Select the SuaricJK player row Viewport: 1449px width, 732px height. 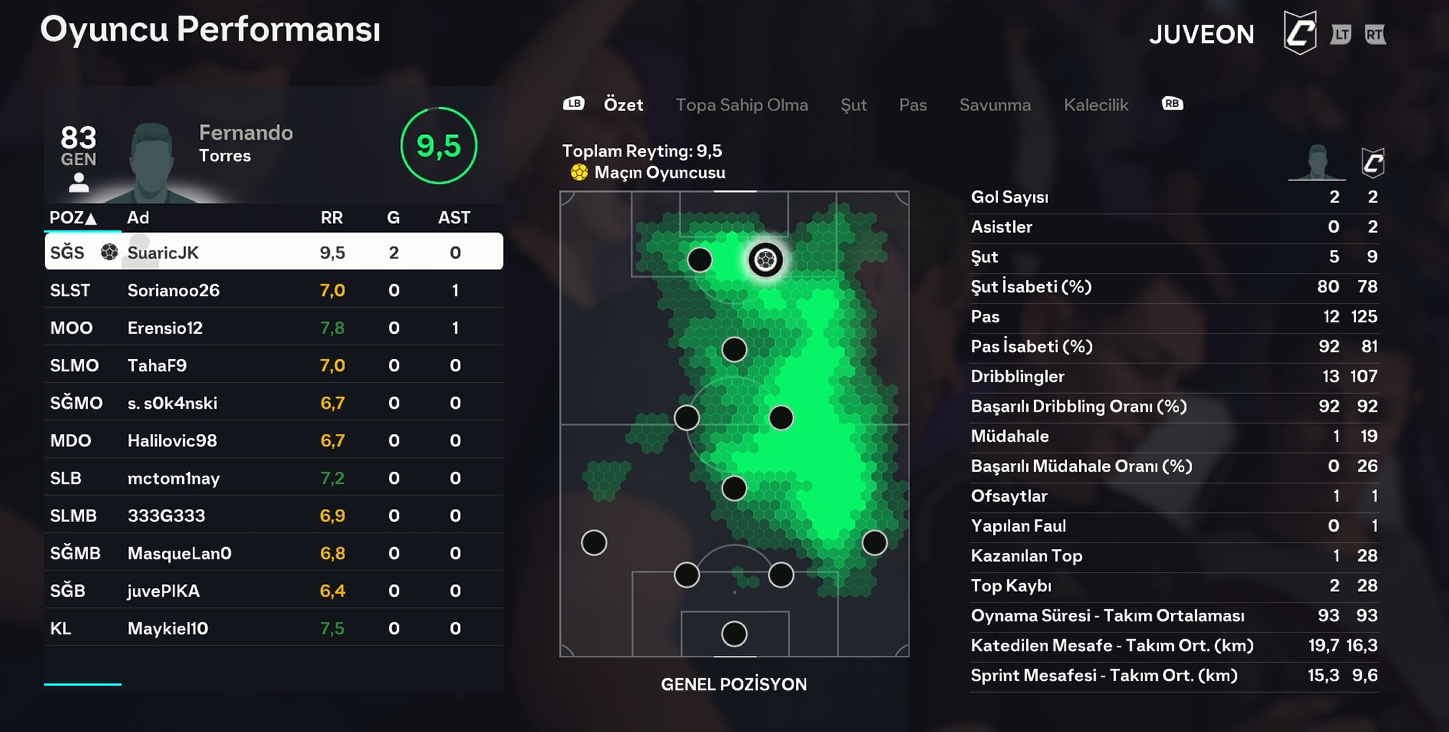[273, 252]
